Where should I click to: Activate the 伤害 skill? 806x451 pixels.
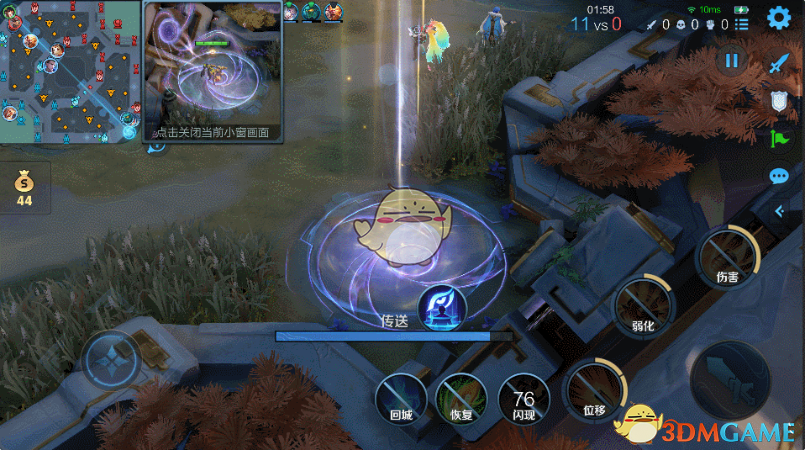[x=727, y=257]
